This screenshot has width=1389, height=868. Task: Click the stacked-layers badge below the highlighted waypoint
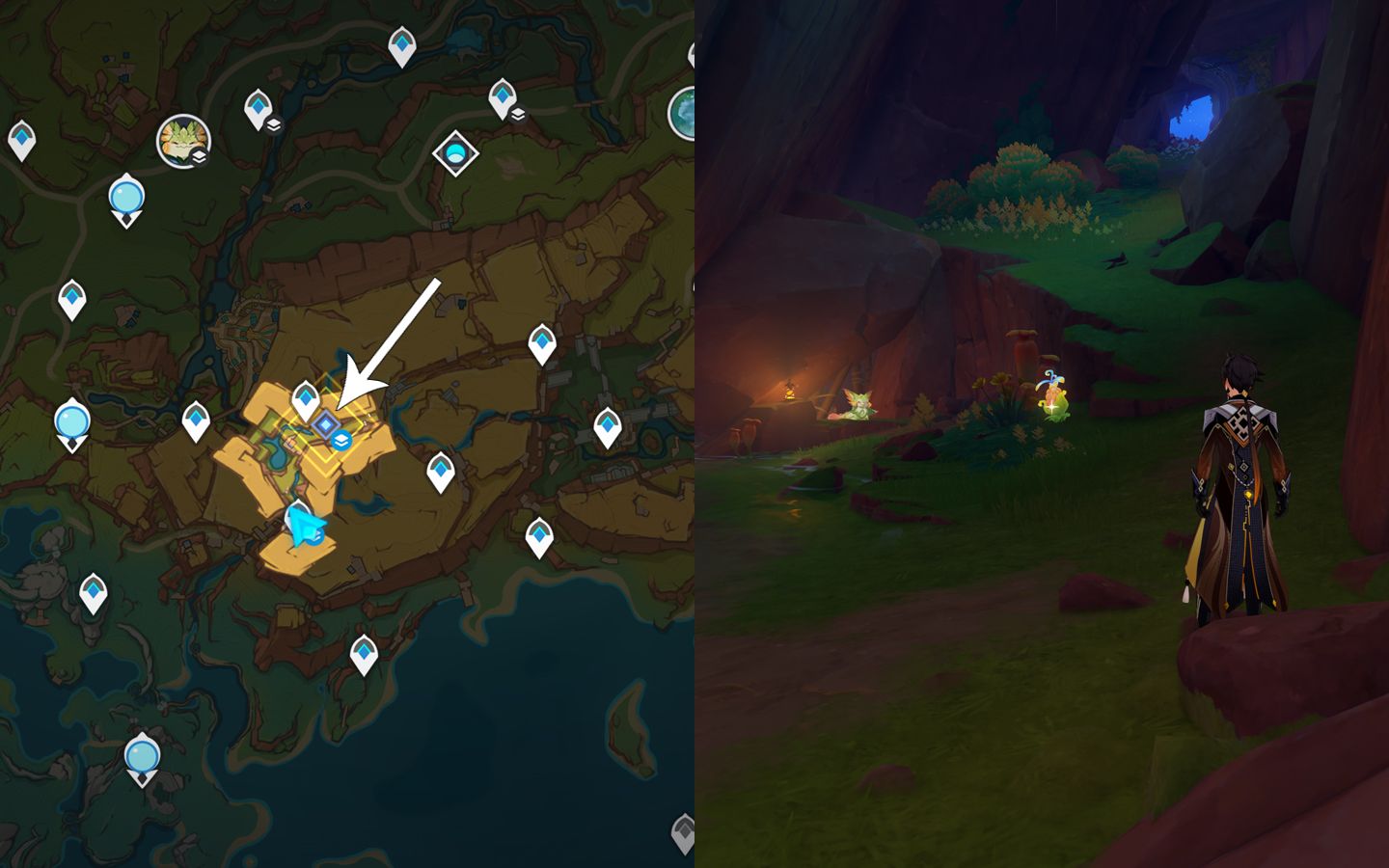341,439
